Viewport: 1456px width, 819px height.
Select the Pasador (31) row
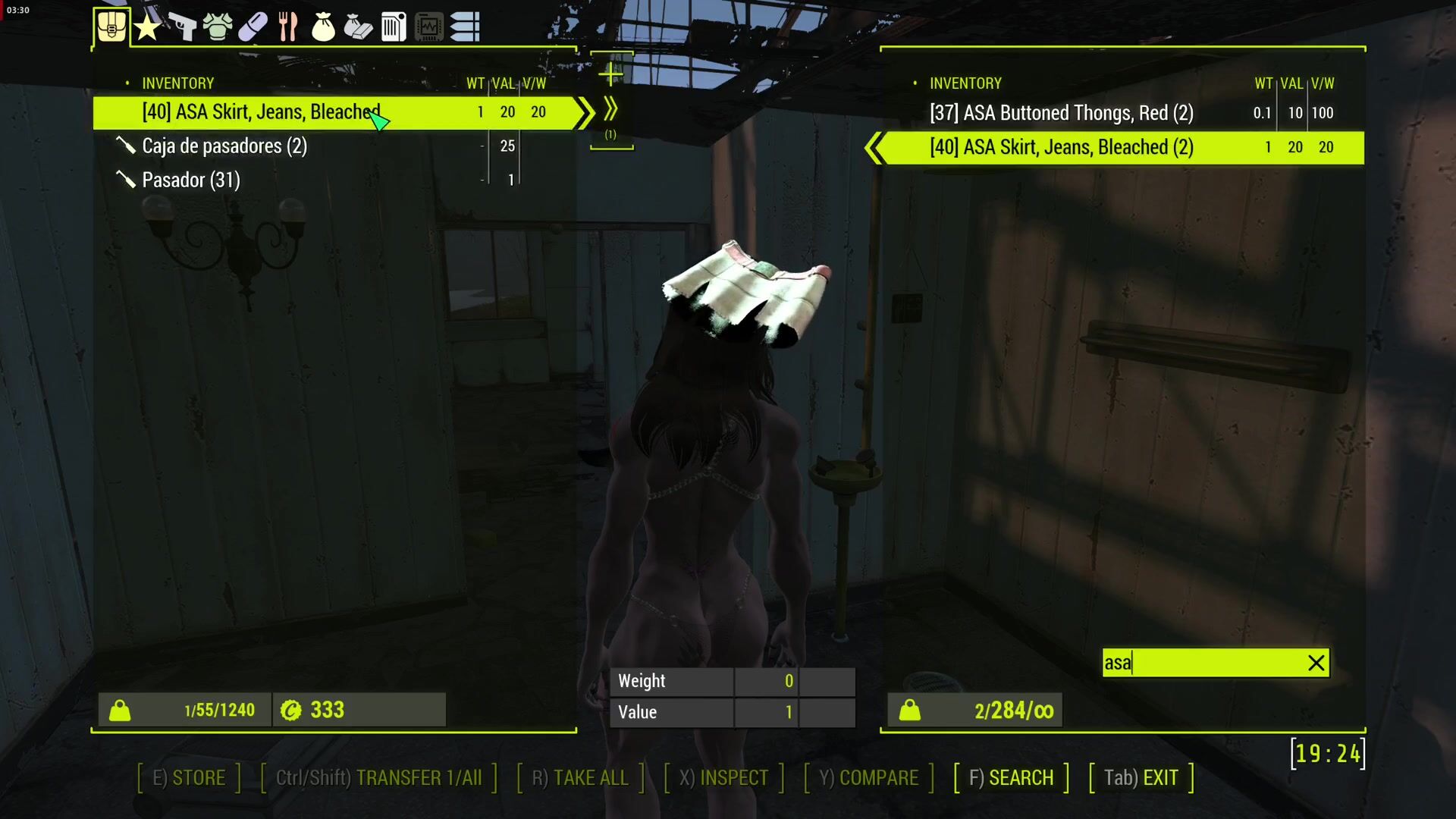click(191, 180)
